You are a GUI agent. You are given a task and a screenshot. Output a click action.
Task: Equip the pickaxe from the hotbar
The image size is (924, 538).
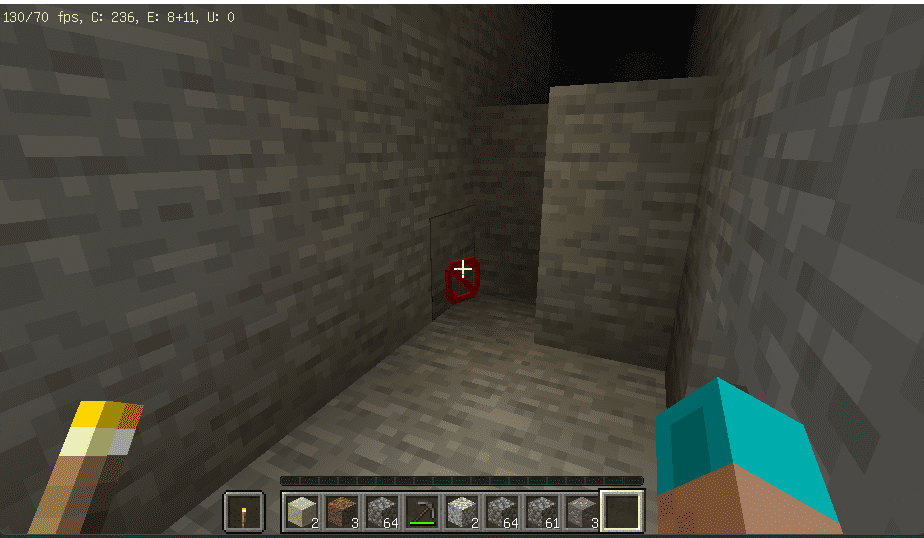coord(420,512)
